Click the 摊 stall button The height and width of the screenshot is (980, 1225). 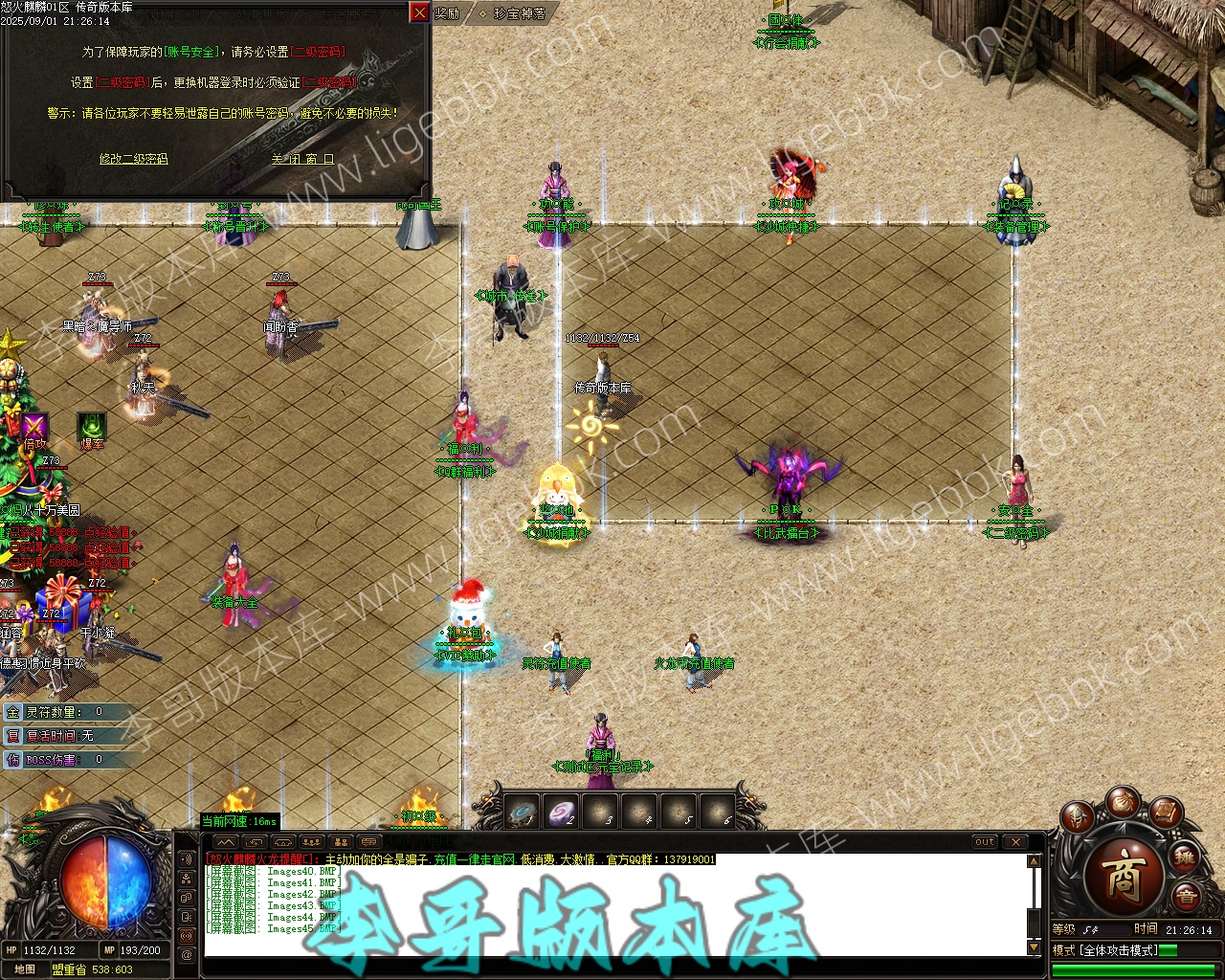click(1186, 857)
